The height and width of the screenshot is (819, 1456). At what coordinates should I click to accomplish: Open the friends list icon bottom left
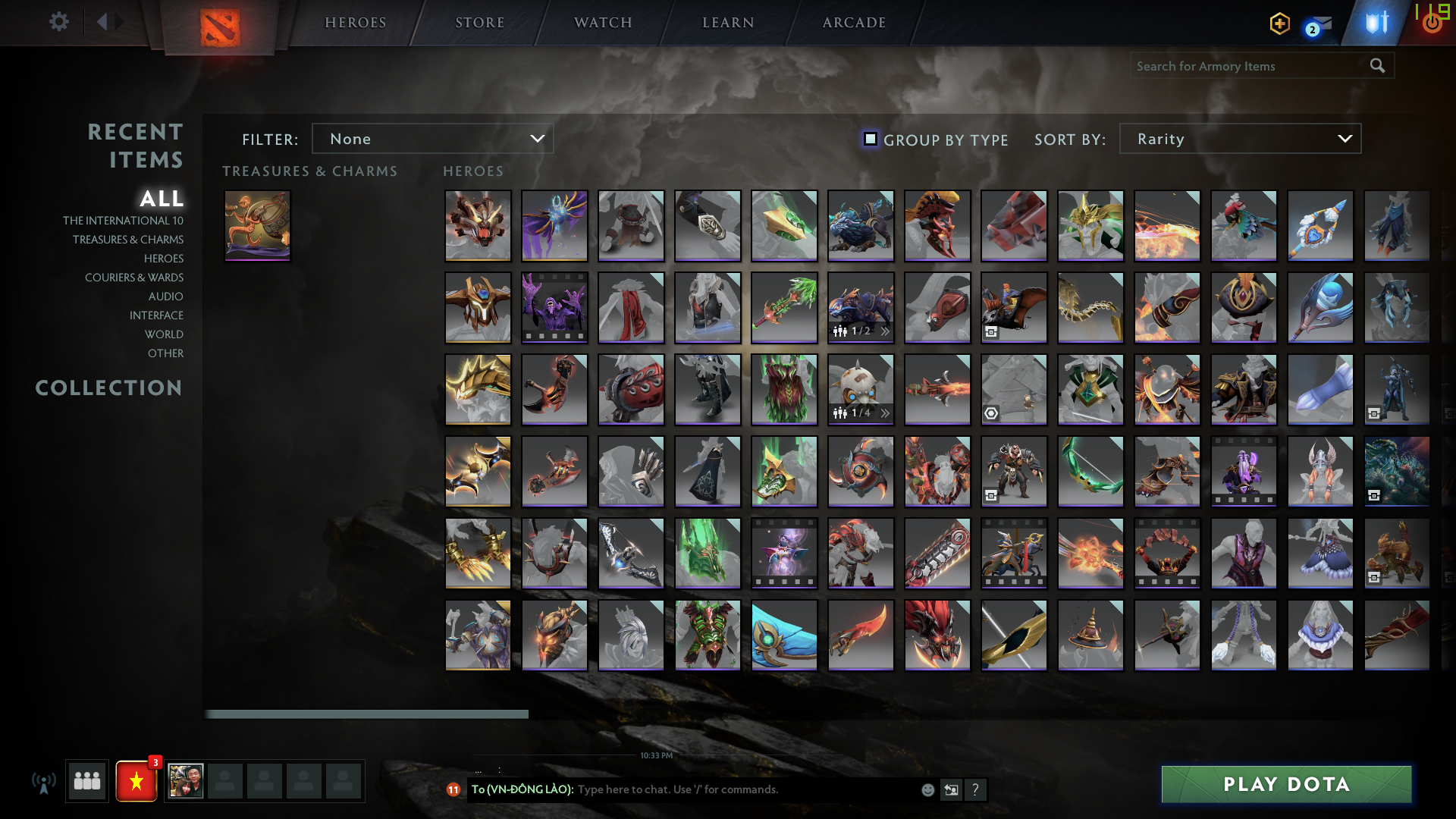pos(86,781)
